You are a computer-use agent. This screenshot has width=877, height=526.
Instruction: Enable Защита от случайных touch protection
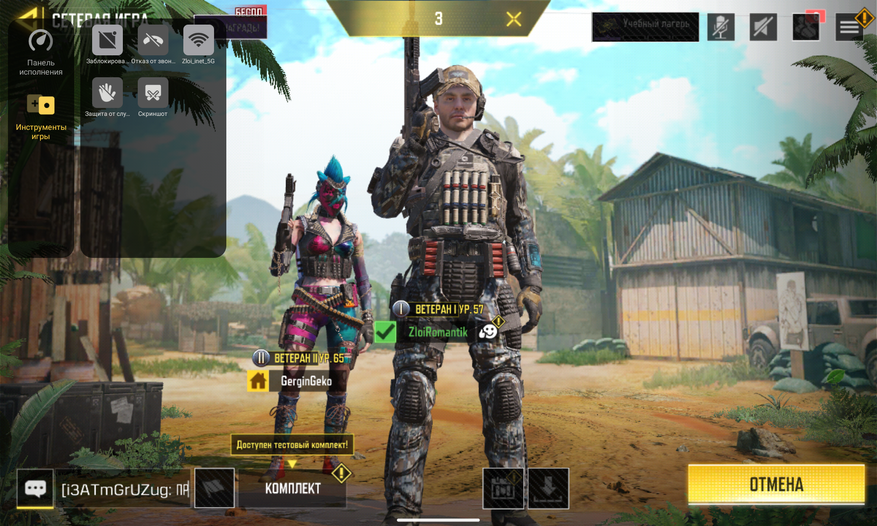107,94
